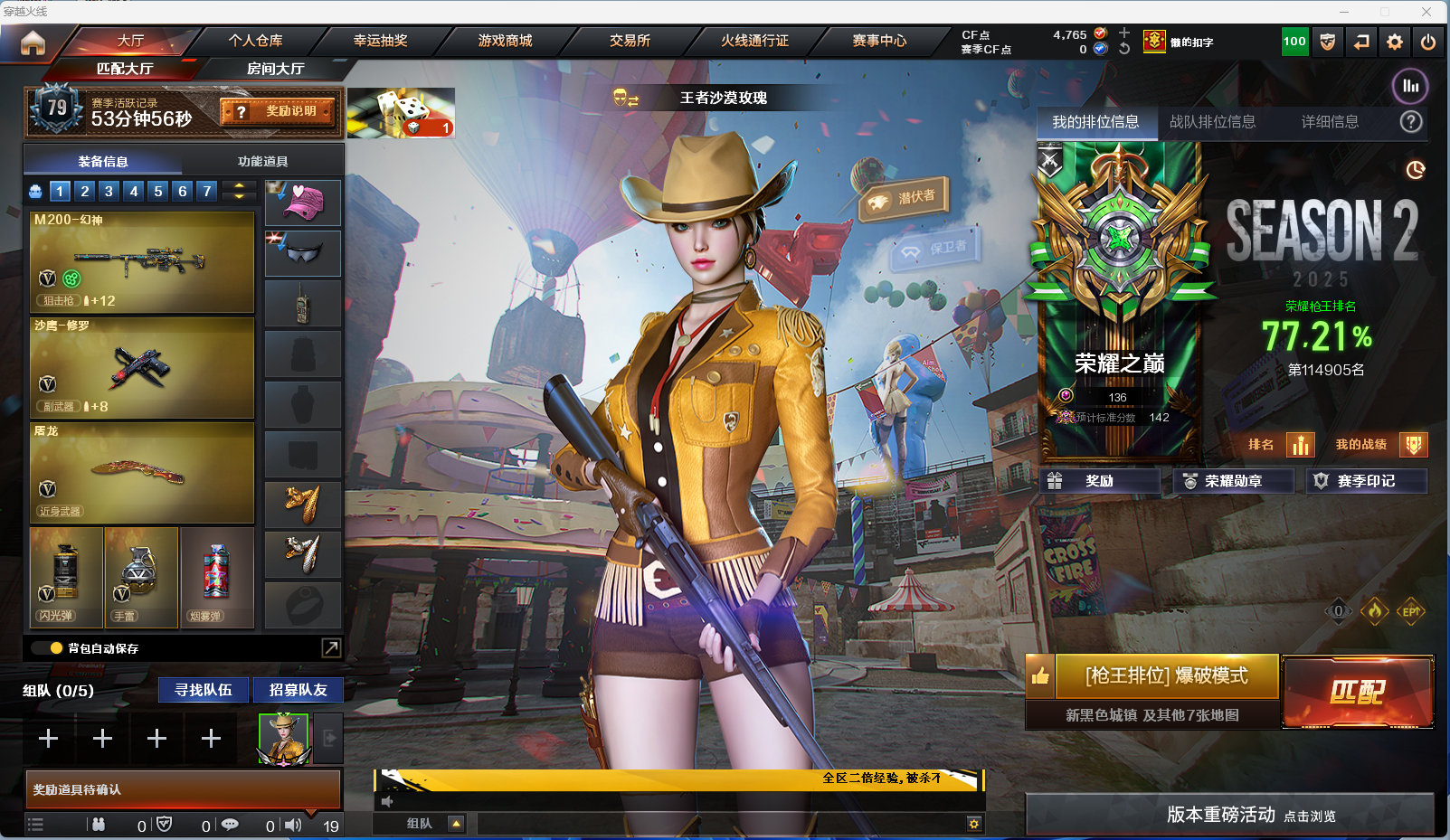Close the game window
1450x840 pixels.
(1426, 12)
